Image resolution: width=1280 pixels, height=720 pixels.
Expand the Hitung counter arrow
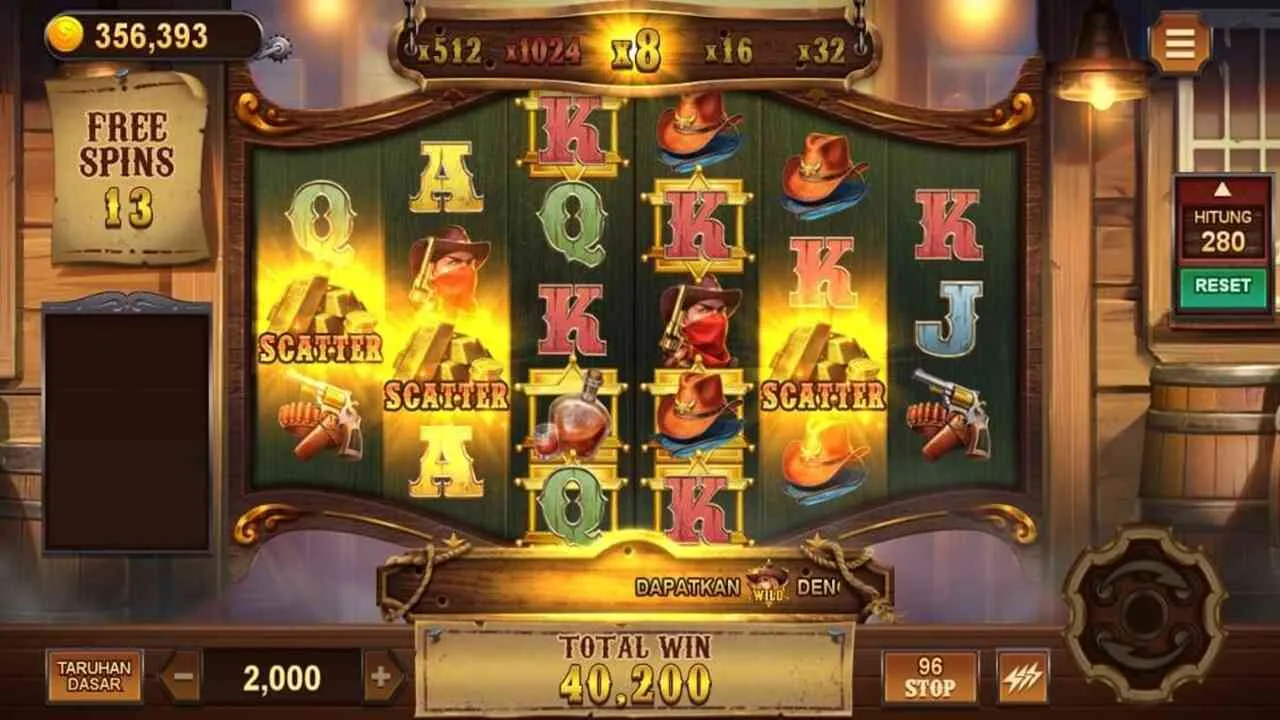pos(1222,189)
